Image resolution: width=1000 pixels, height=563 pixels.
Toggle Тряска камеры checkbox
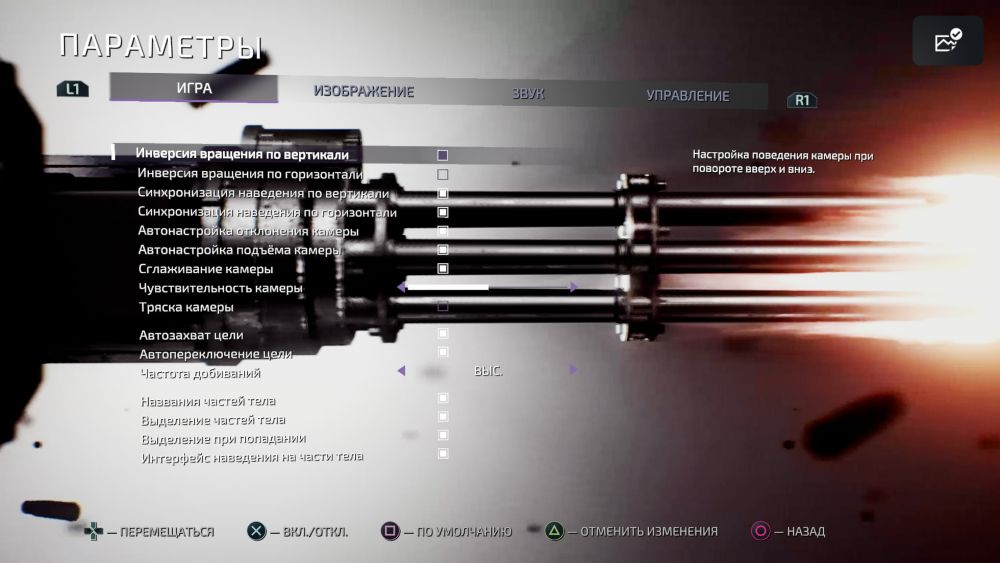(442, 306)
